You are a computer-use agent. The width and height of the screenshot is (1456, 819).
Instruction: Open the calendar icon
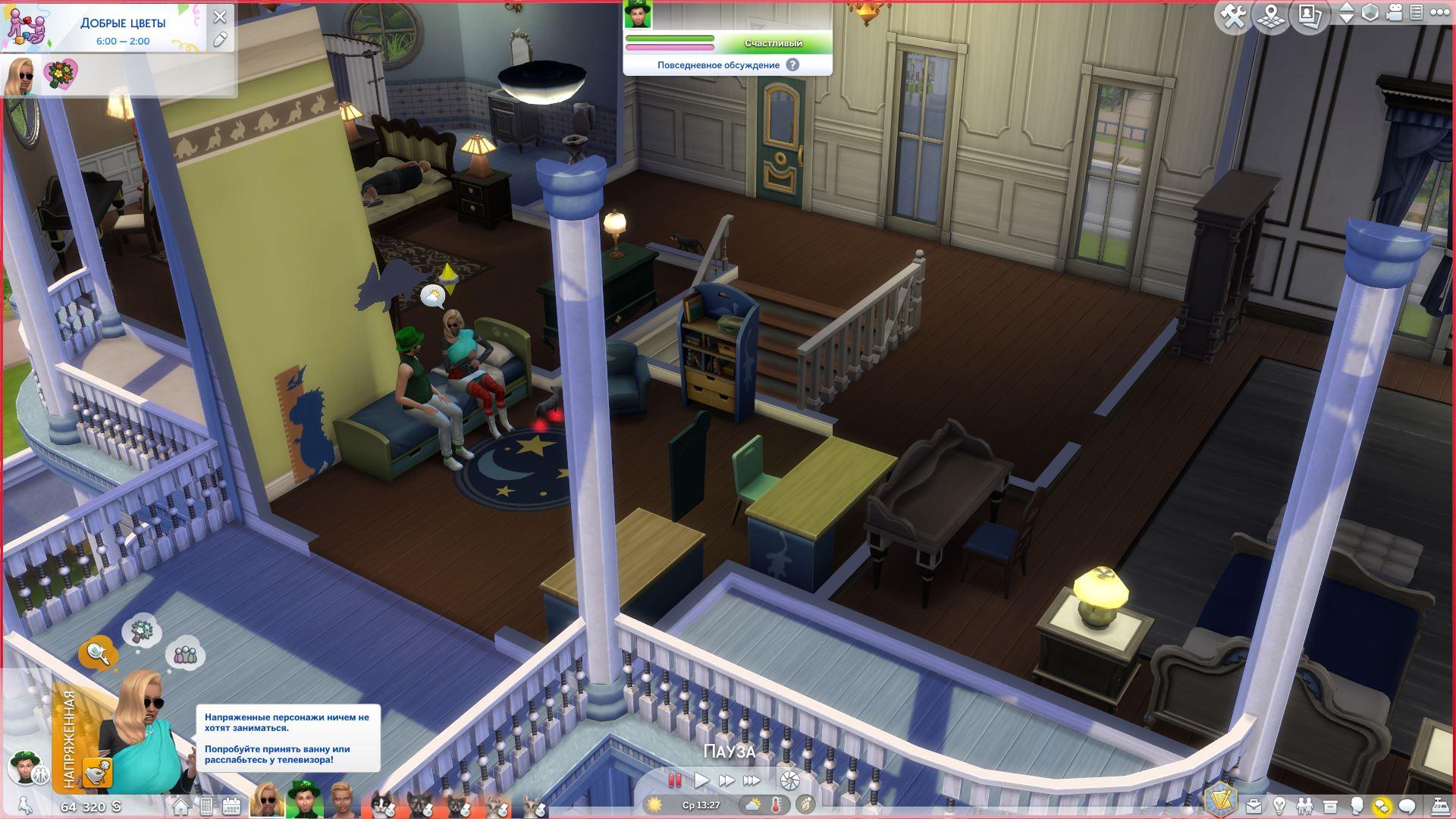pos(231,806)
